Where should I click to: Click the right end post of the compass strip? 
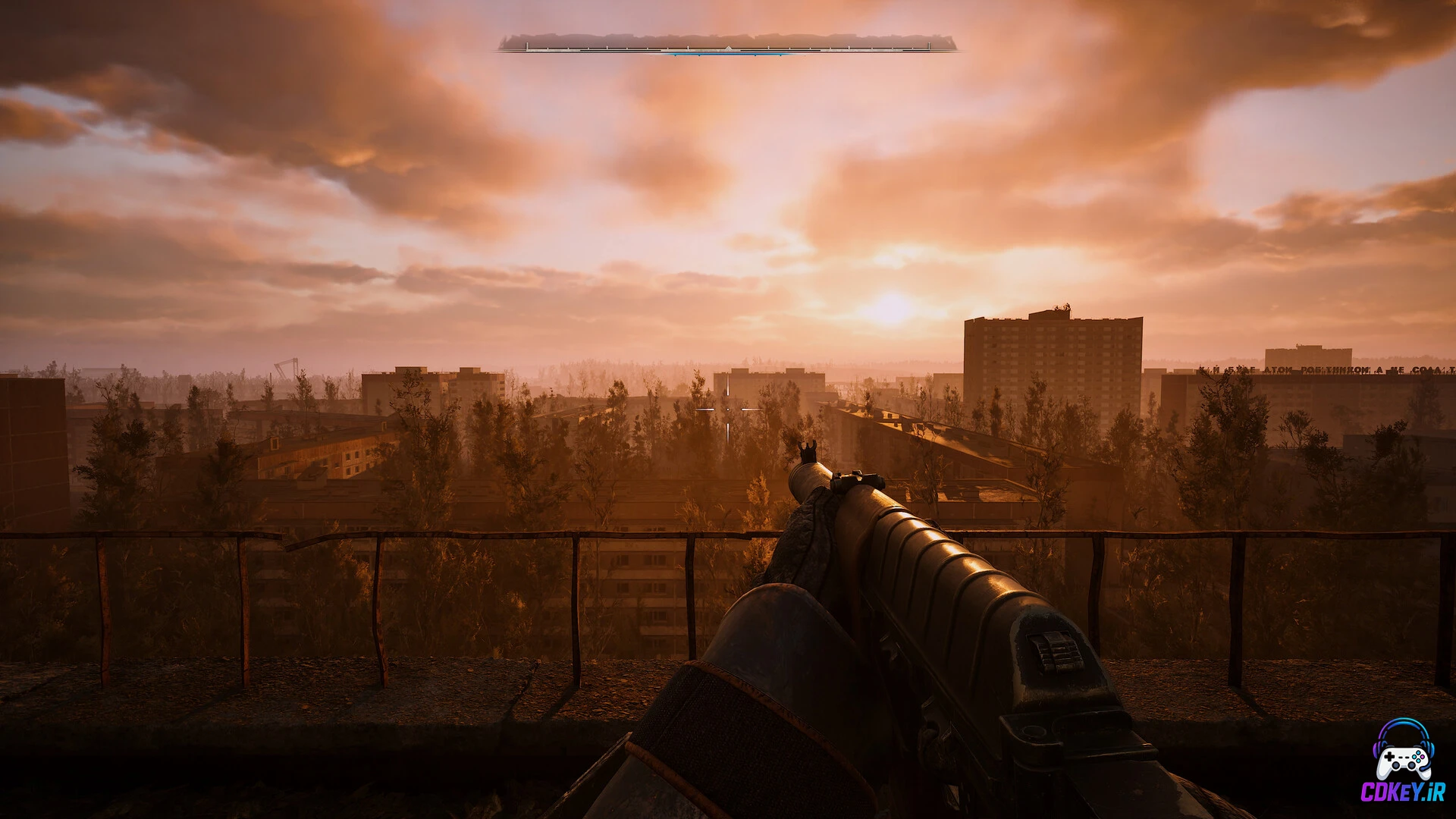point(930,45)
